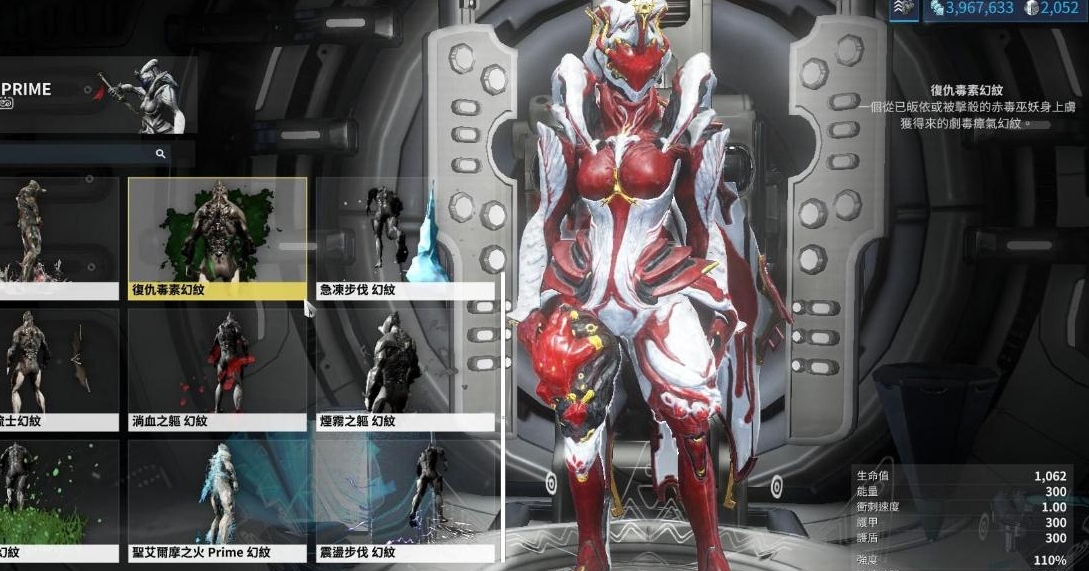Click the ephemera search field
Viewport: 1089px width, 571px height.
click(x=80, y=154)
